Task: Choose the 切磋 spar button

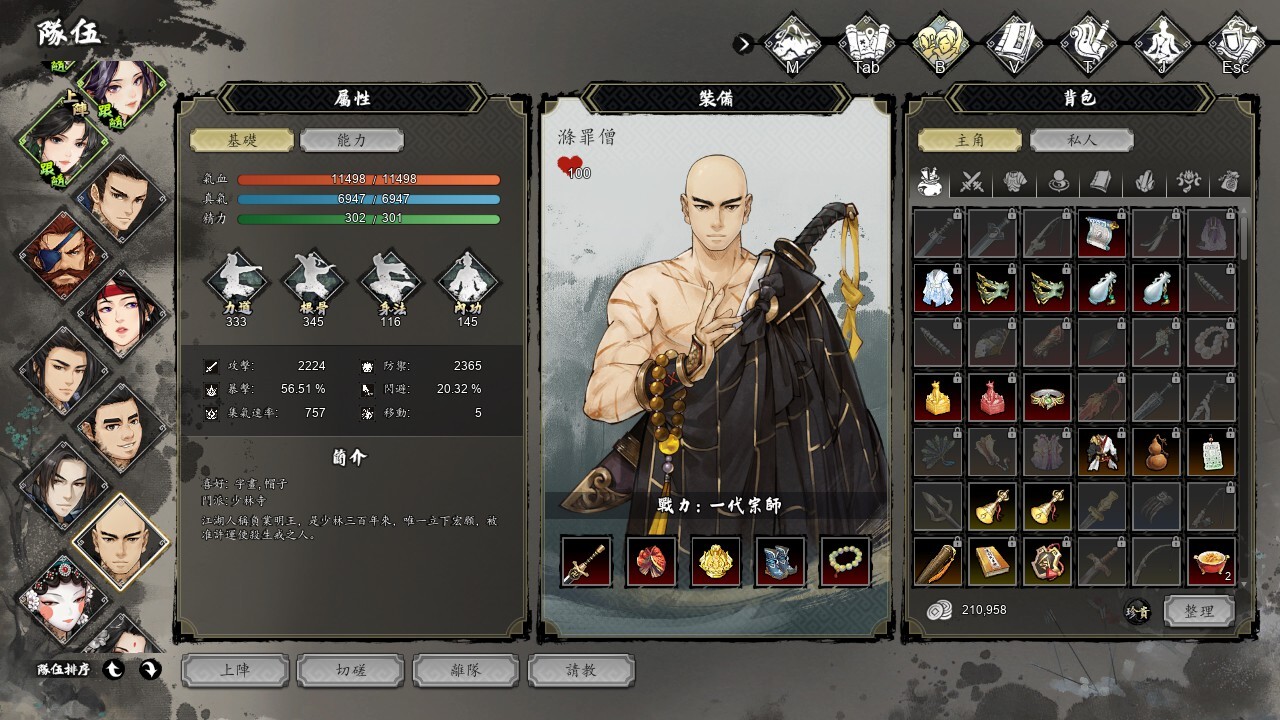Action: coord(351,670)
